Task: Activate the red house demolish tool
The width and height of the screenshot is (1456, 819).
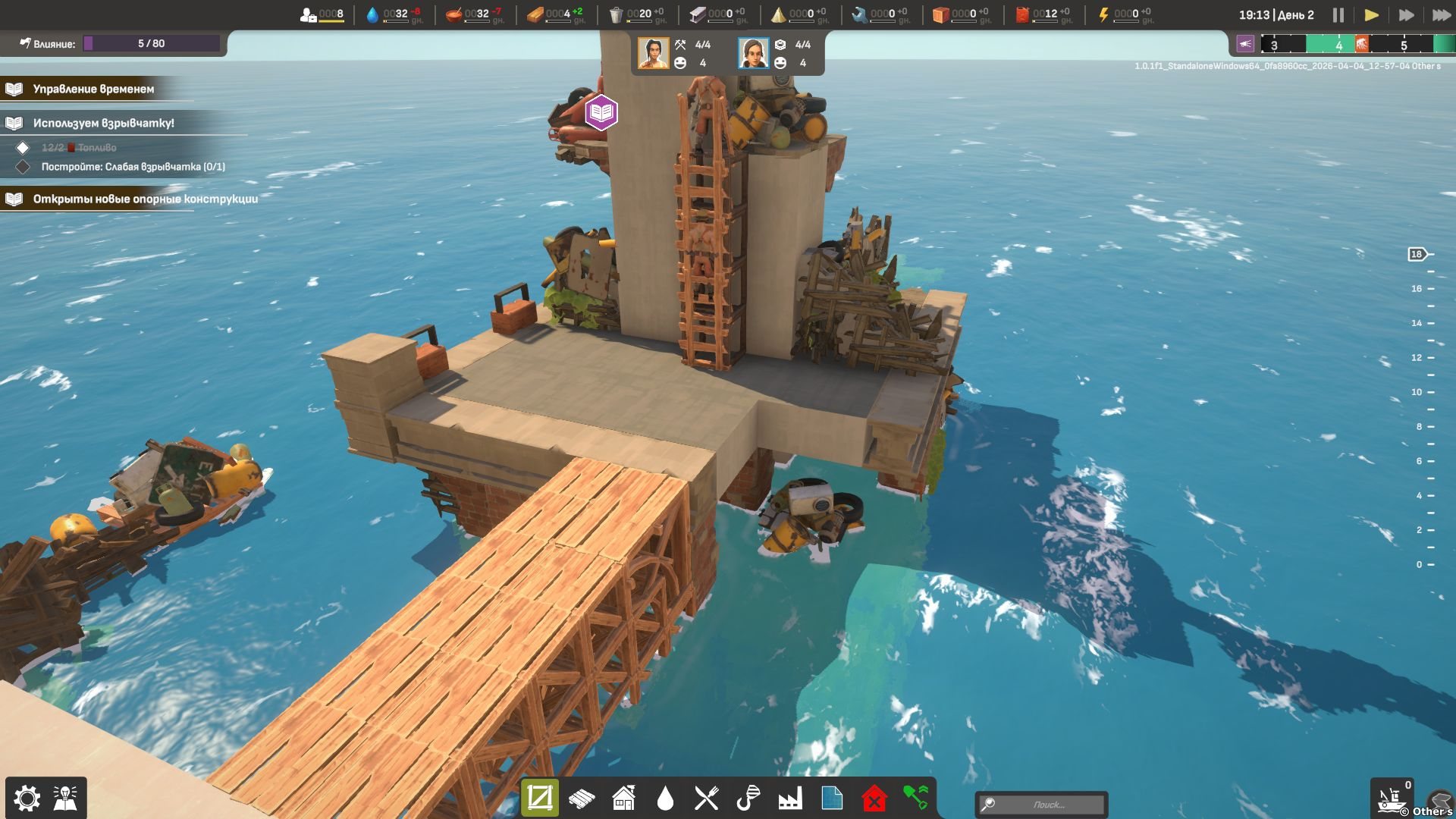Action: pyautogui.click(x=874, y=798)
